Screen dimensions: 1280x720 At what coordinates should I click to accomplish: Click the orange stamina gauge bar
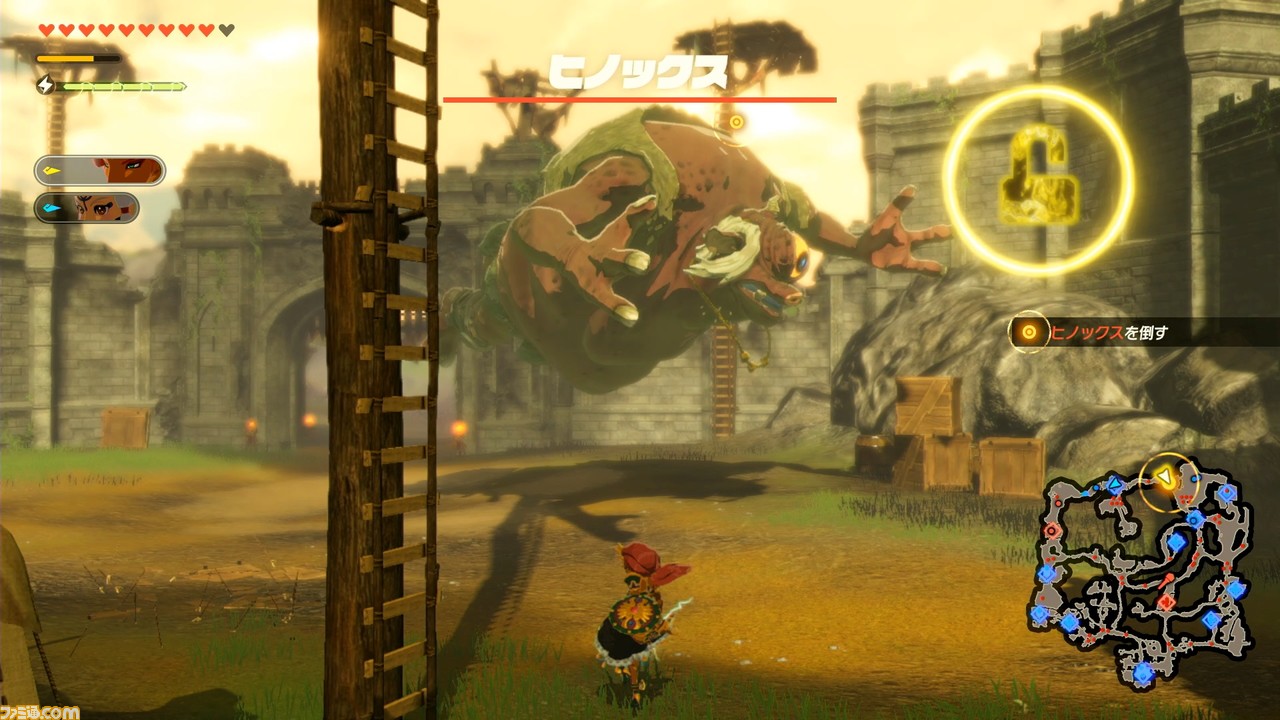coord(78,58)
